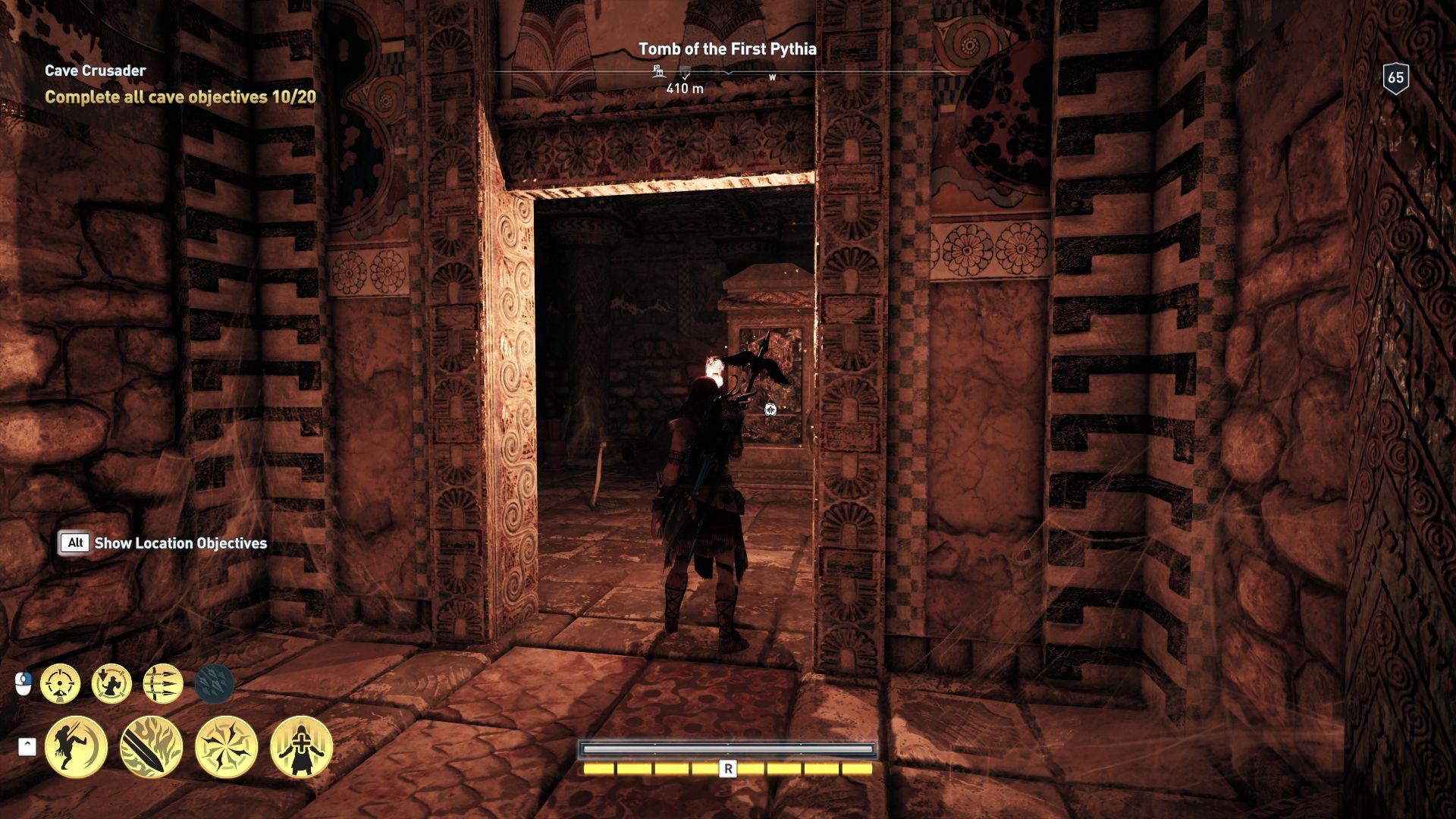Screen dimensions: 1456x819
Task: Click the settlement marker on the compass
Action: pyautogui.click(x=658, y=72)
